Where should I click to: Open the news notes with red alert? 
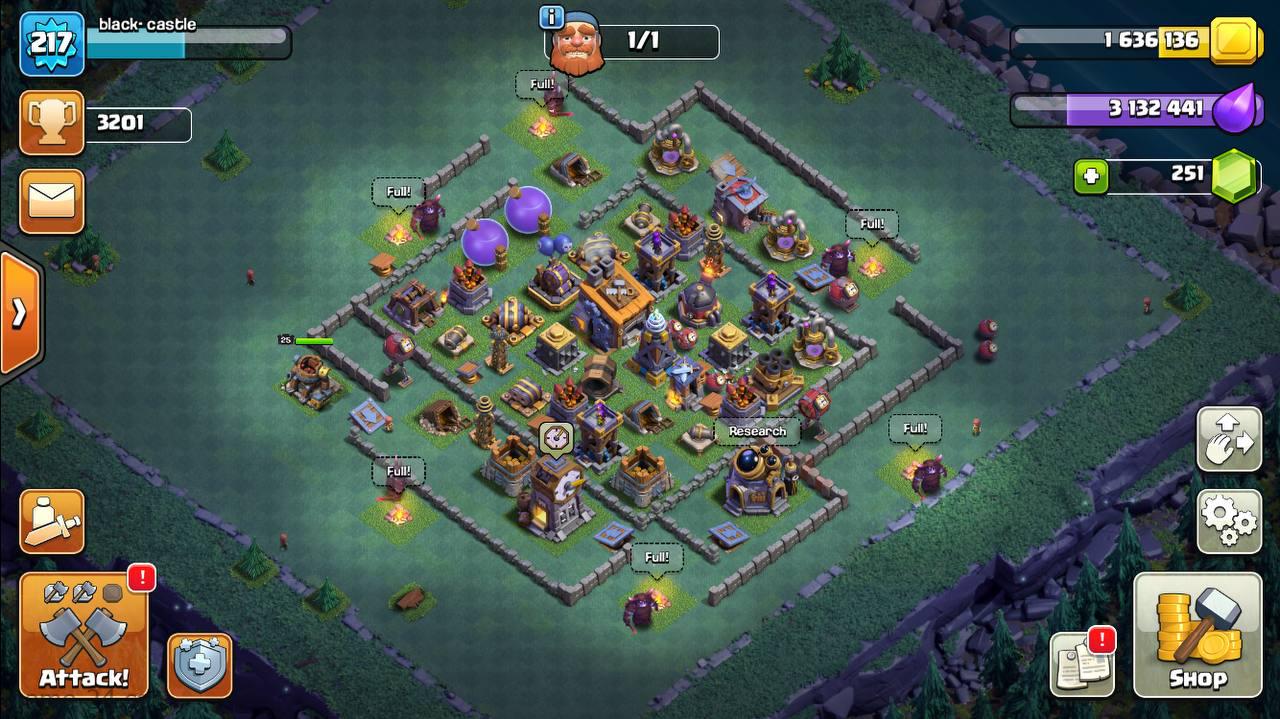click(x=1082, y=664)
